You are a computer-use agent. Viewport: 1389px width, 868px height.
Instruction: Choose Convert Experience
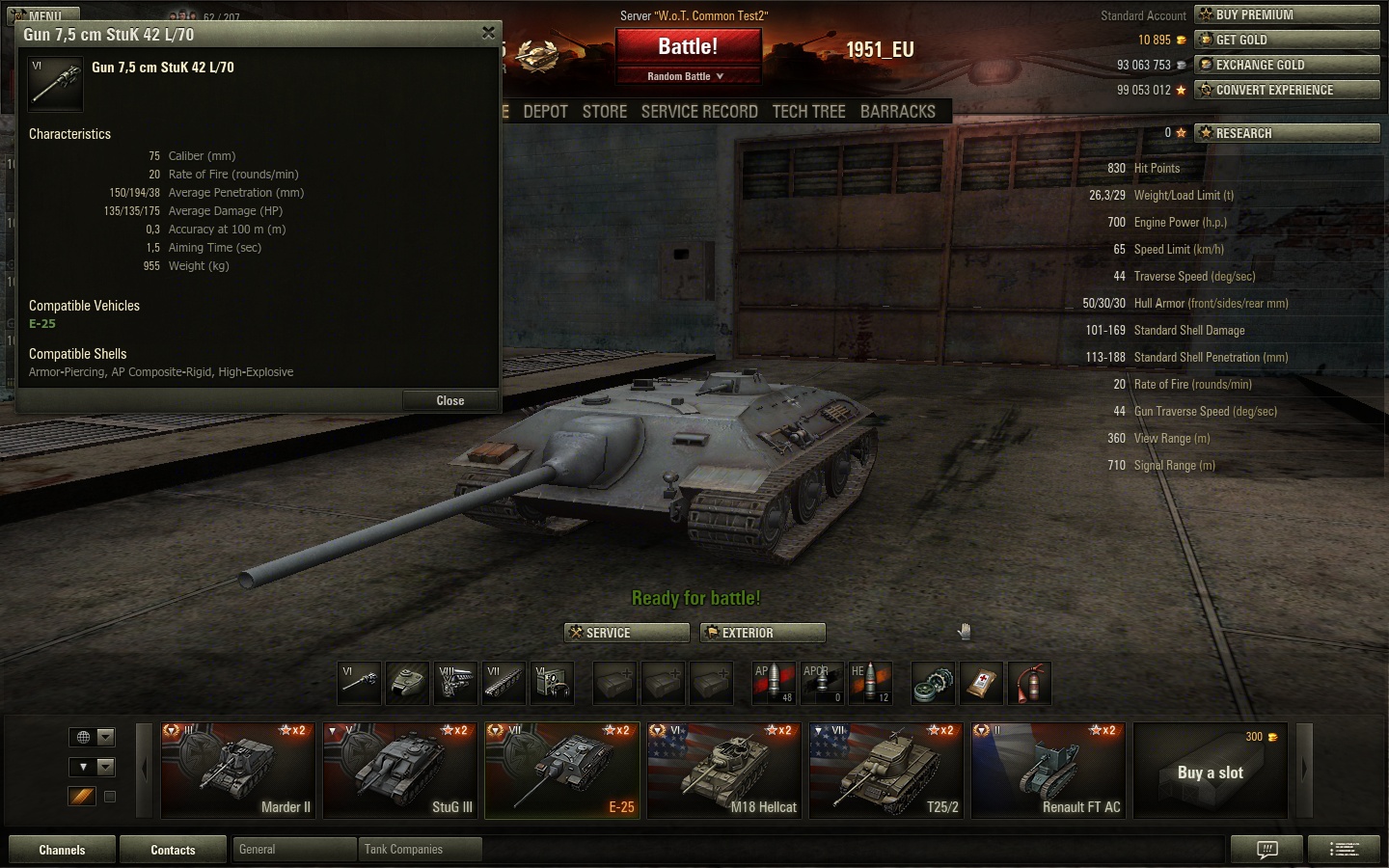(x=1287, y=90)
